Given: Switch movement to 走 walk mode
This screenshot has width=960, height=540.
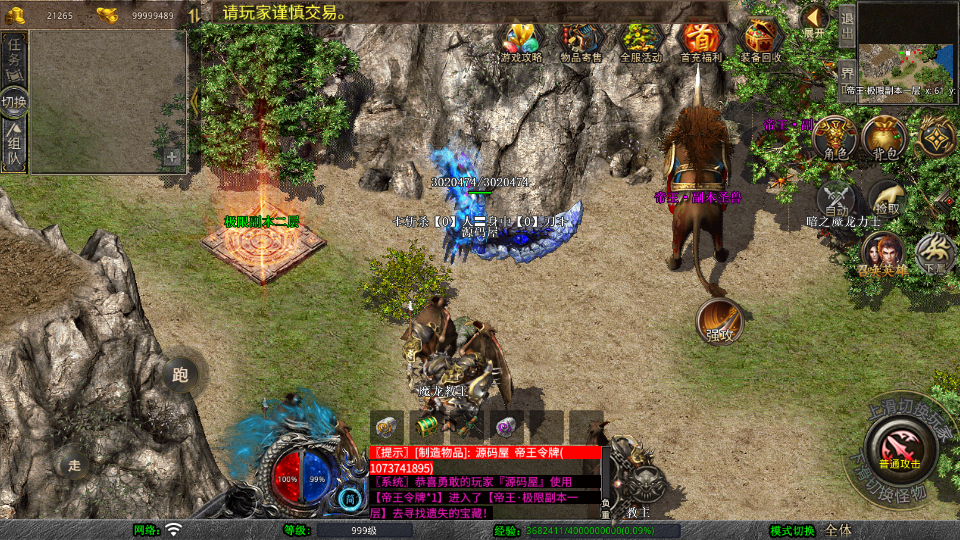Looking at the screenshot, I should pyautogui.click(x=74, y=462).
